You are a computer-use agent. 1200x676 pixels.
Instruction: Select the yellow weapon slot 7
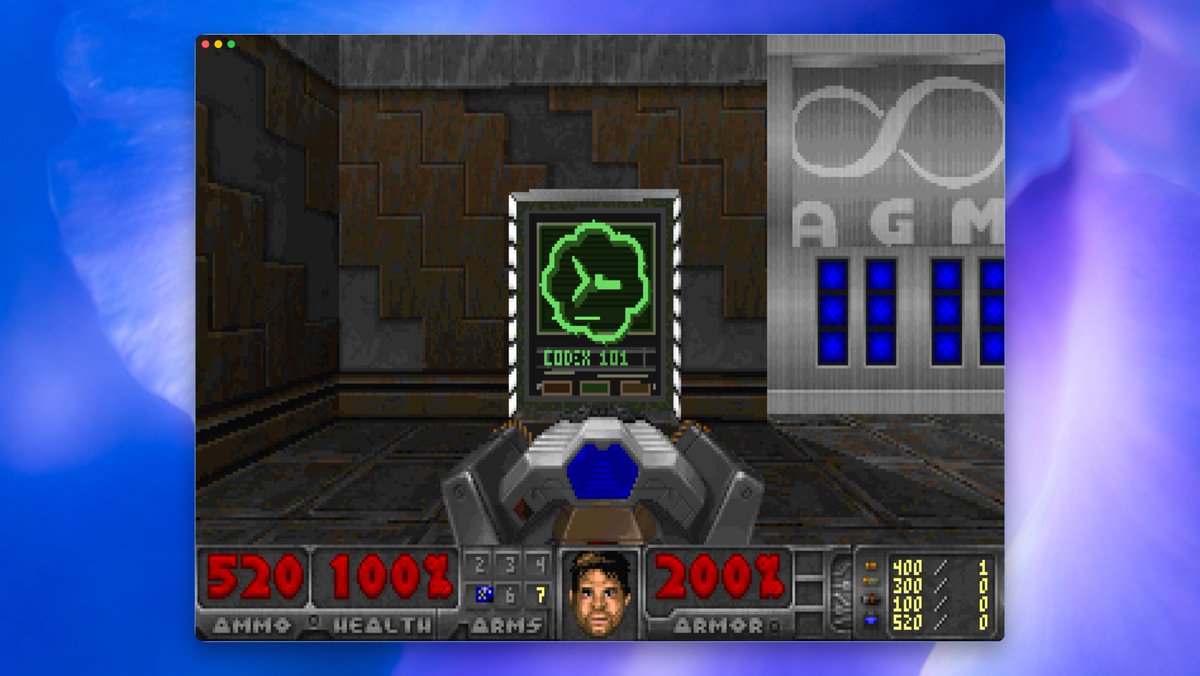tap(540, 595)
